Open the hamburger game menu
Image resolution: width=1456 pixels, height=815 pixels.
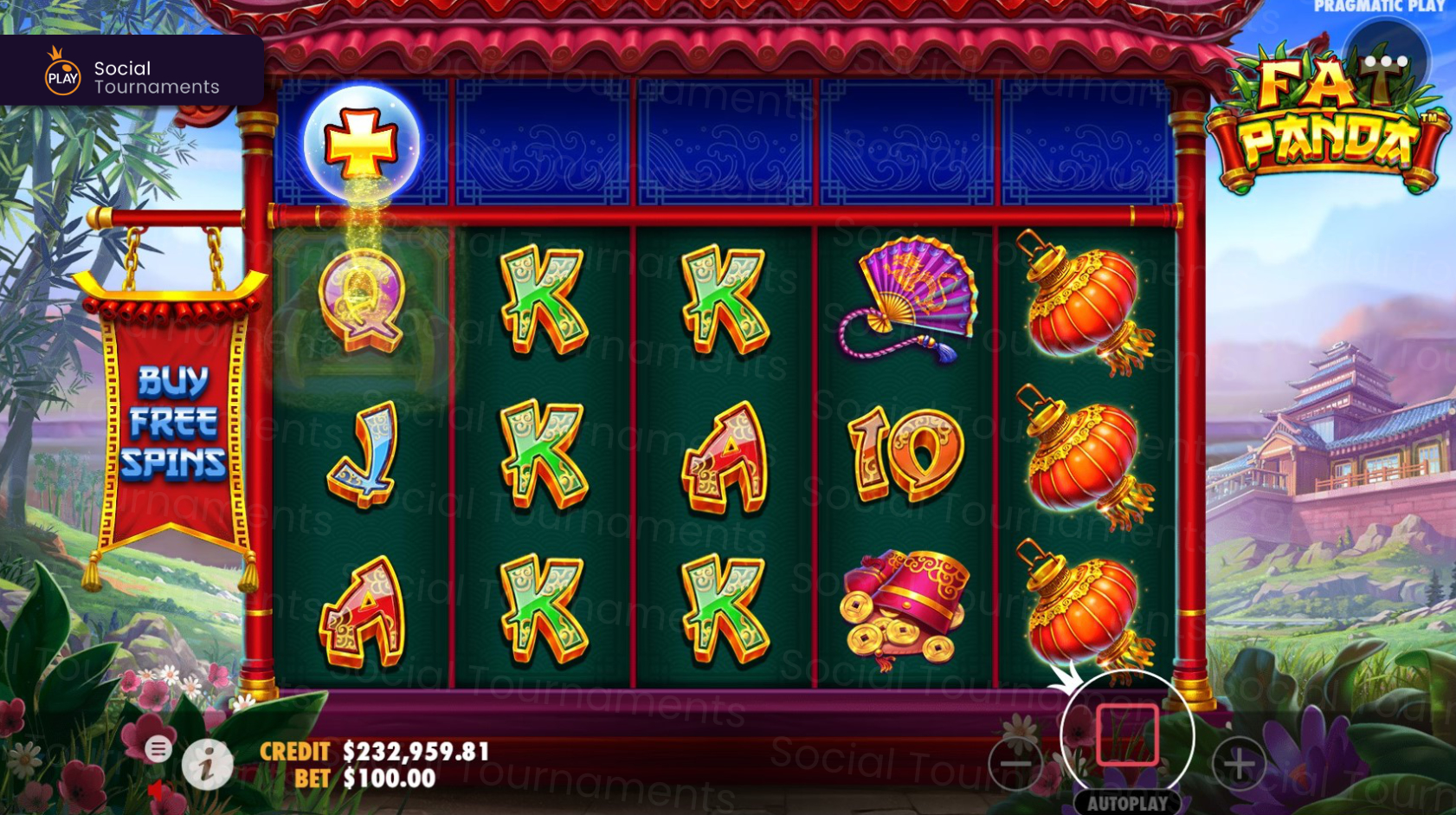(159, 750)
